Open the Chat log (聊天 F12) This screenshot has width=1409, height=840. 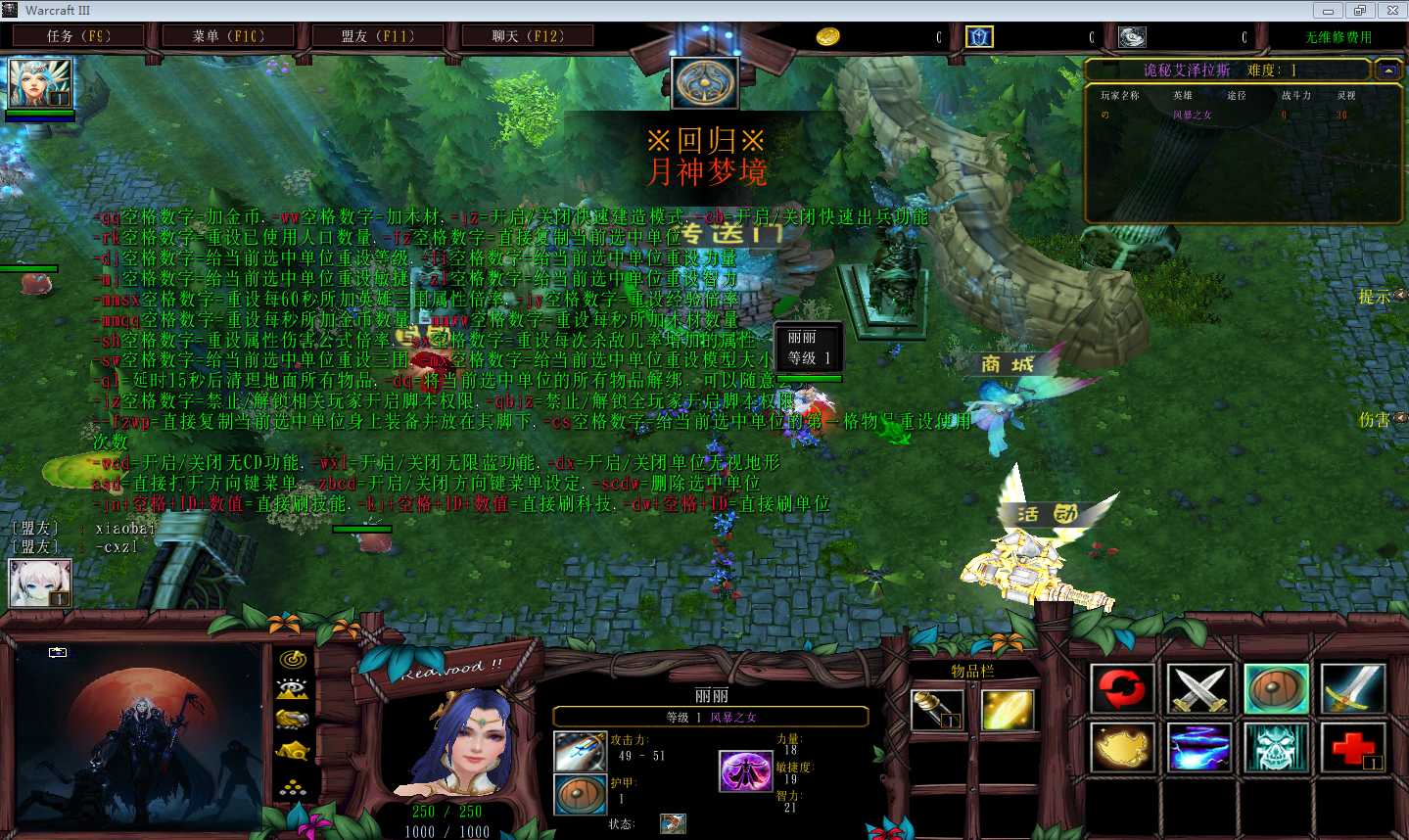(x=527, y=36)
